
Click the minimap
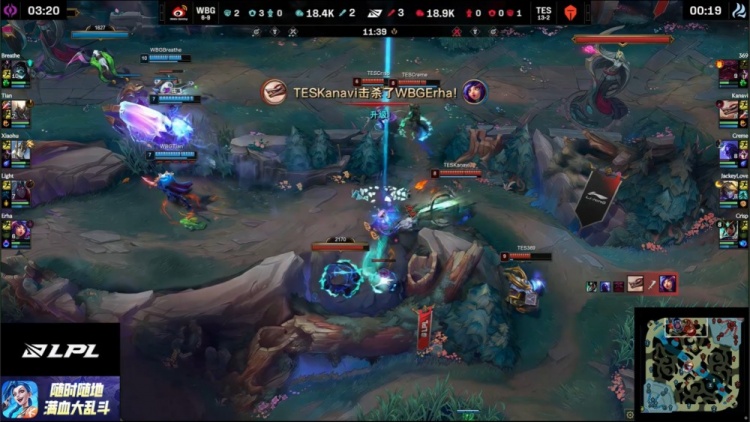click(x=691, y=365)
